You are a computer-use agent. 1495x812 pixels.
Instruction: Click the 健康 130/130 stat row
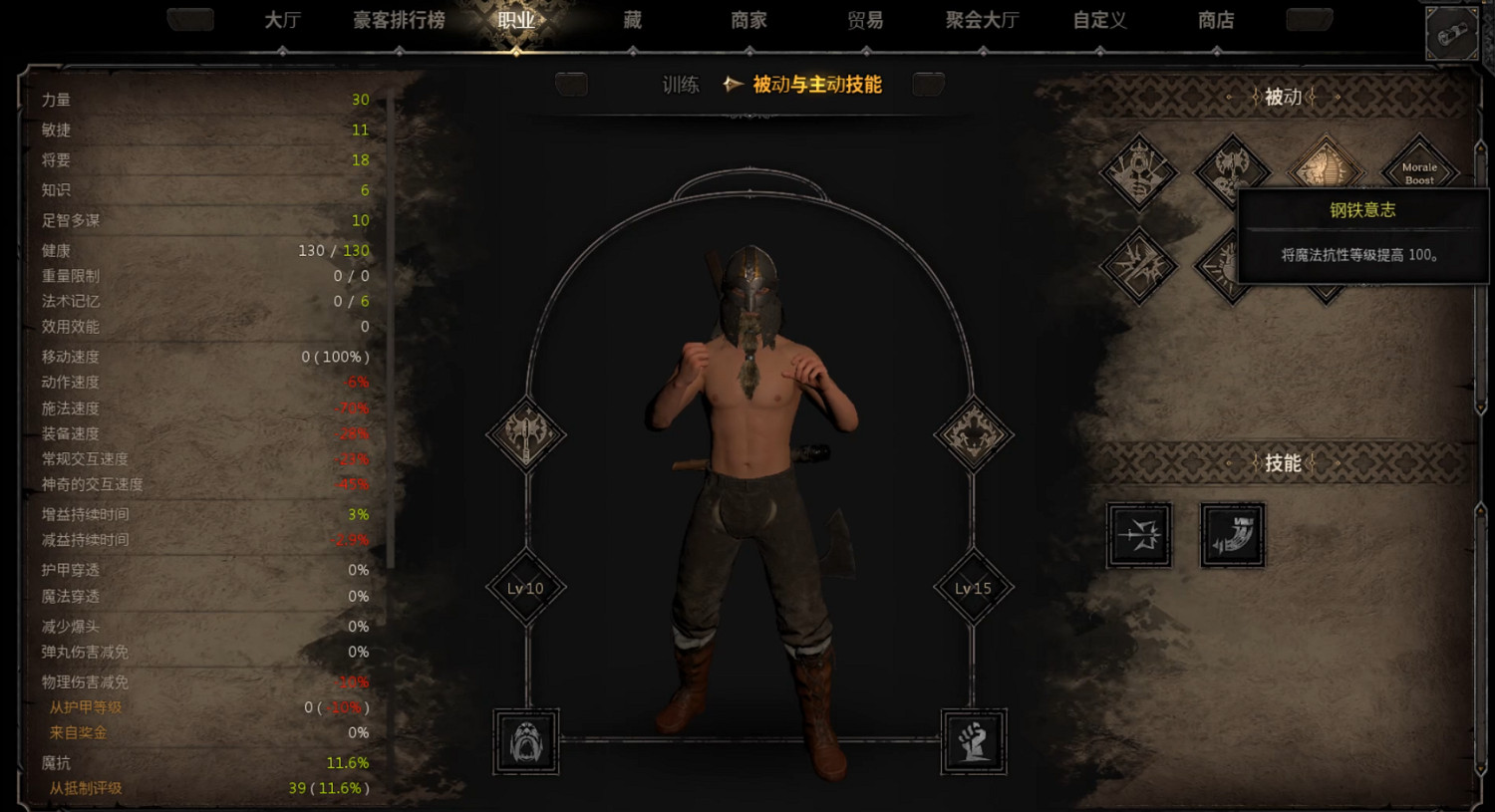click(x=199, y=250)
